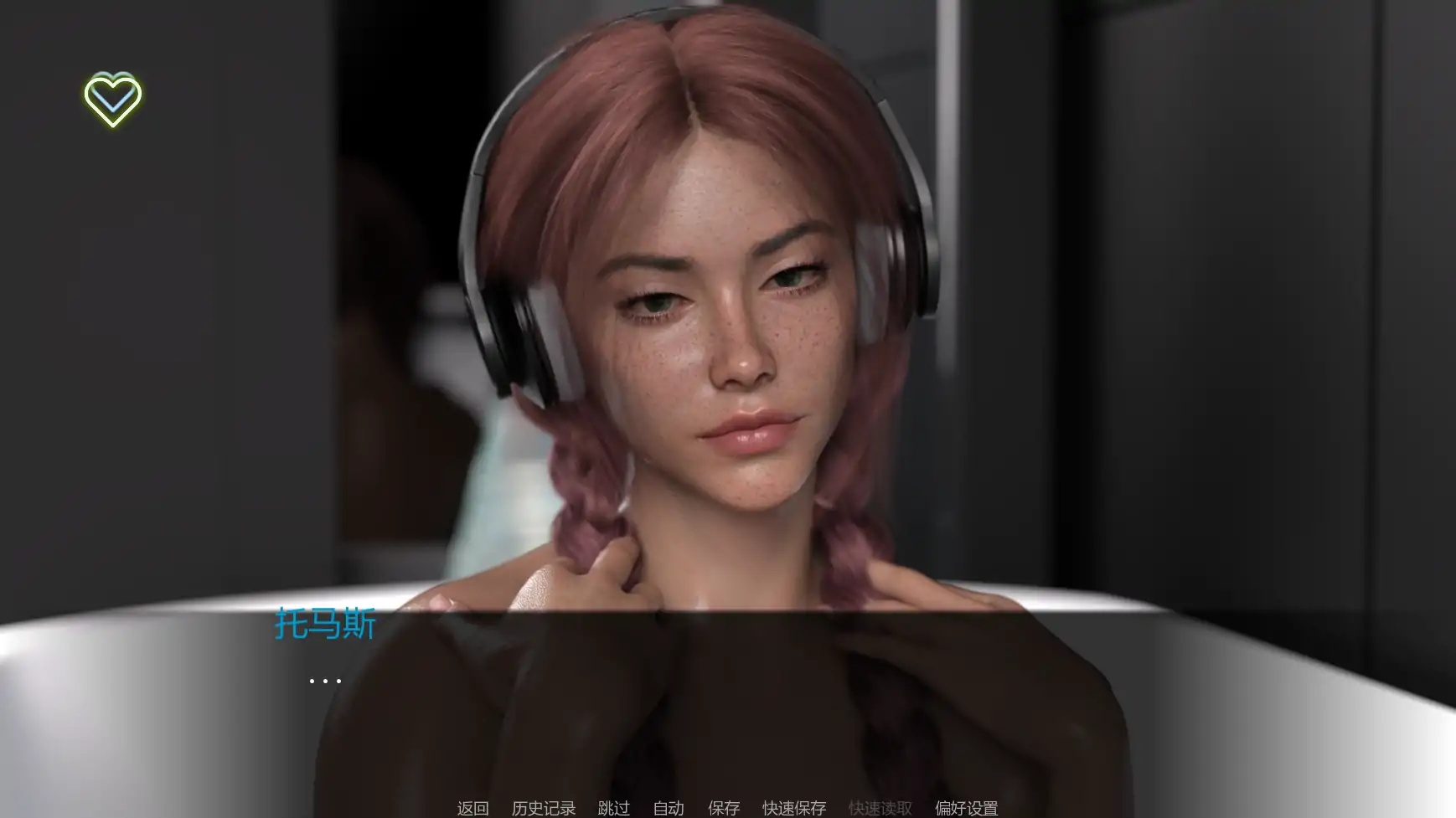The height and width of the screenshot is (818, 1456).
Task: Enable auto-play with the 自动 option
Action: pyautogui.click(x=668, y=809)
